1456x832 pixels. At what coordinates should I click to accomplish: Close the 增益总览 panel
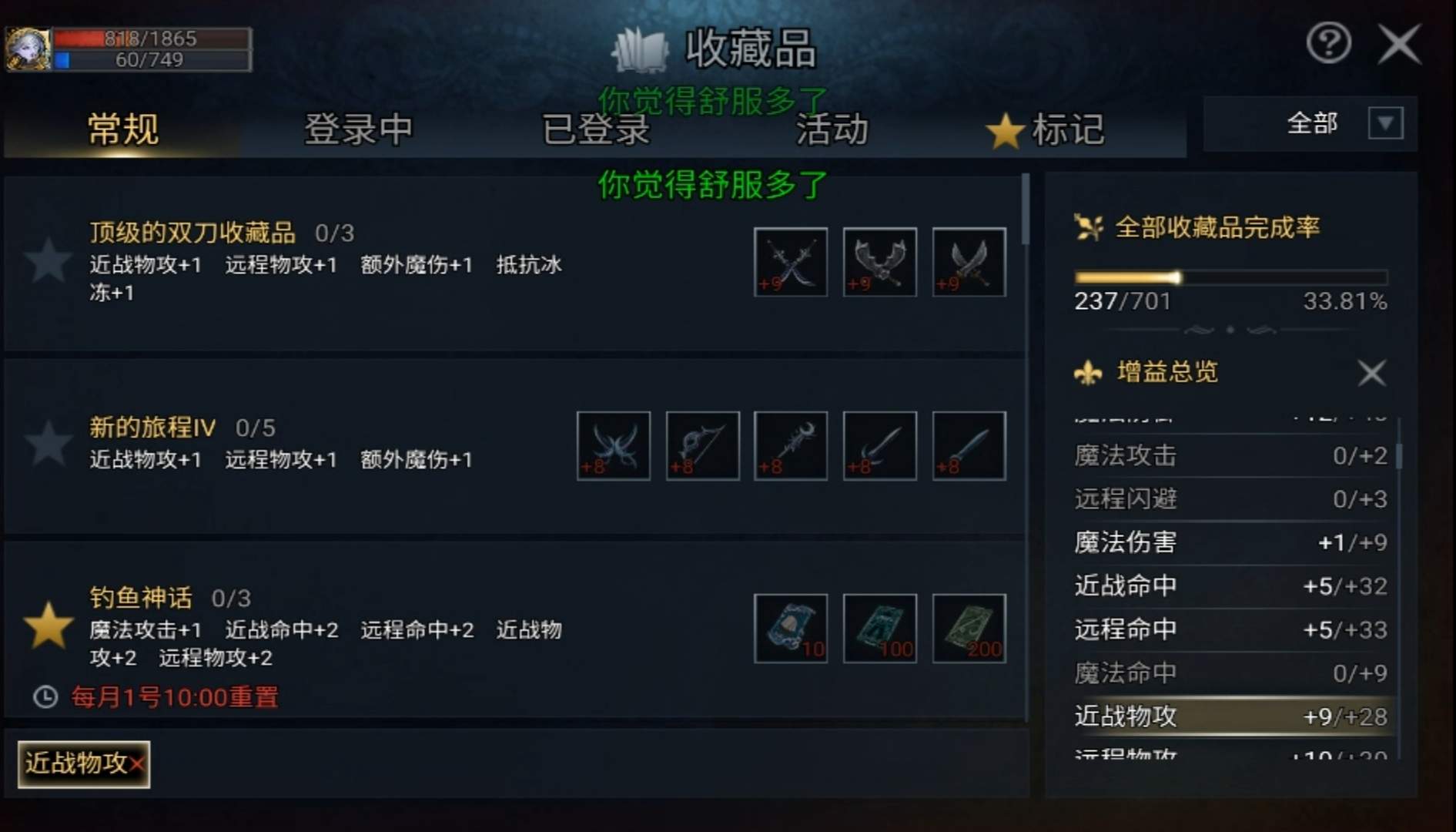1371,373
